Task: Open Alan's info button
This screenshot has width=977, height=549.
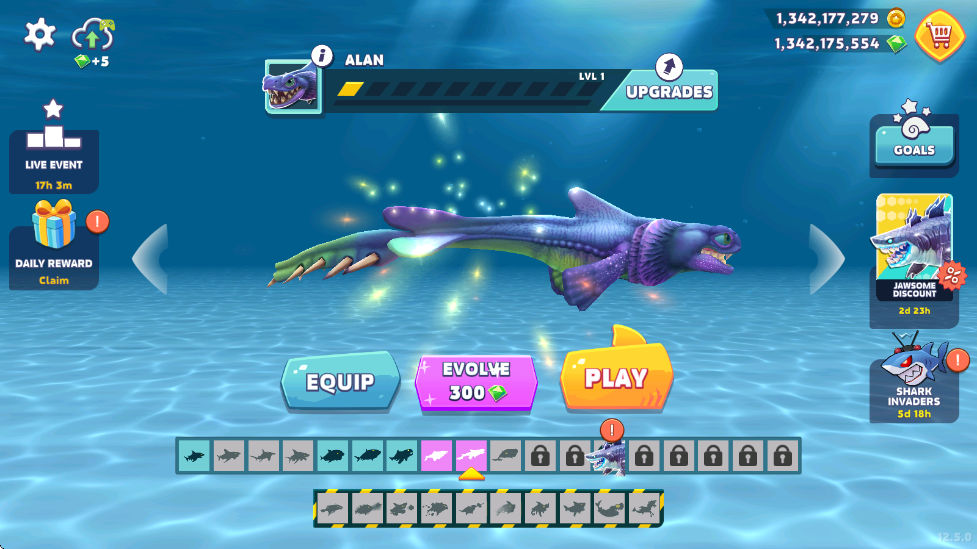Action: (x=322, y=55)
